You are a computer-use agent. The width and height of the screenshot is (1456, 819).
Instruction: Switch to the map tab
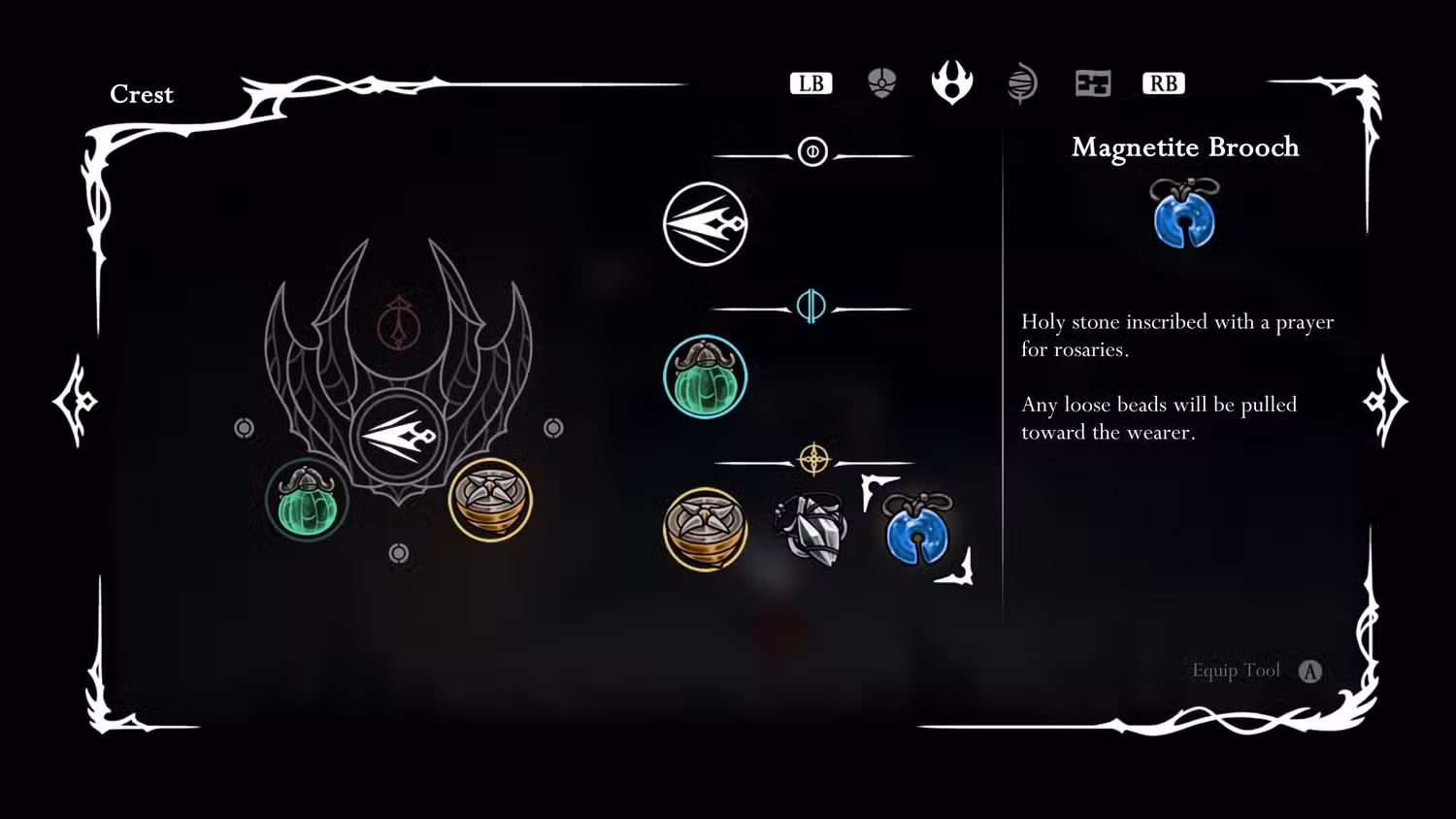(1093, 83)
